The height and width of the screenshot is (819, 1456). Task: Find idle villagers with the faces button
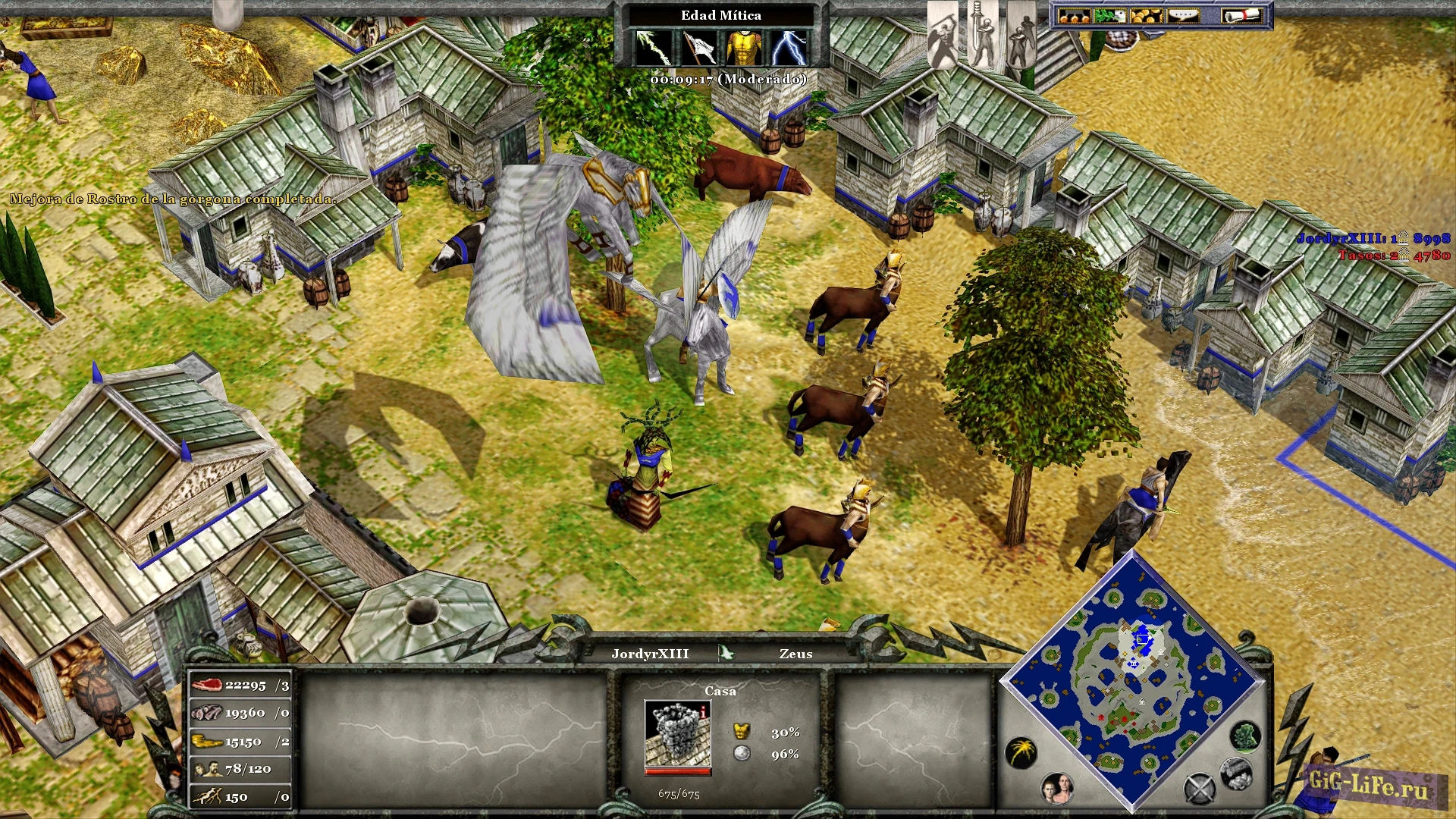point(1057,789)
